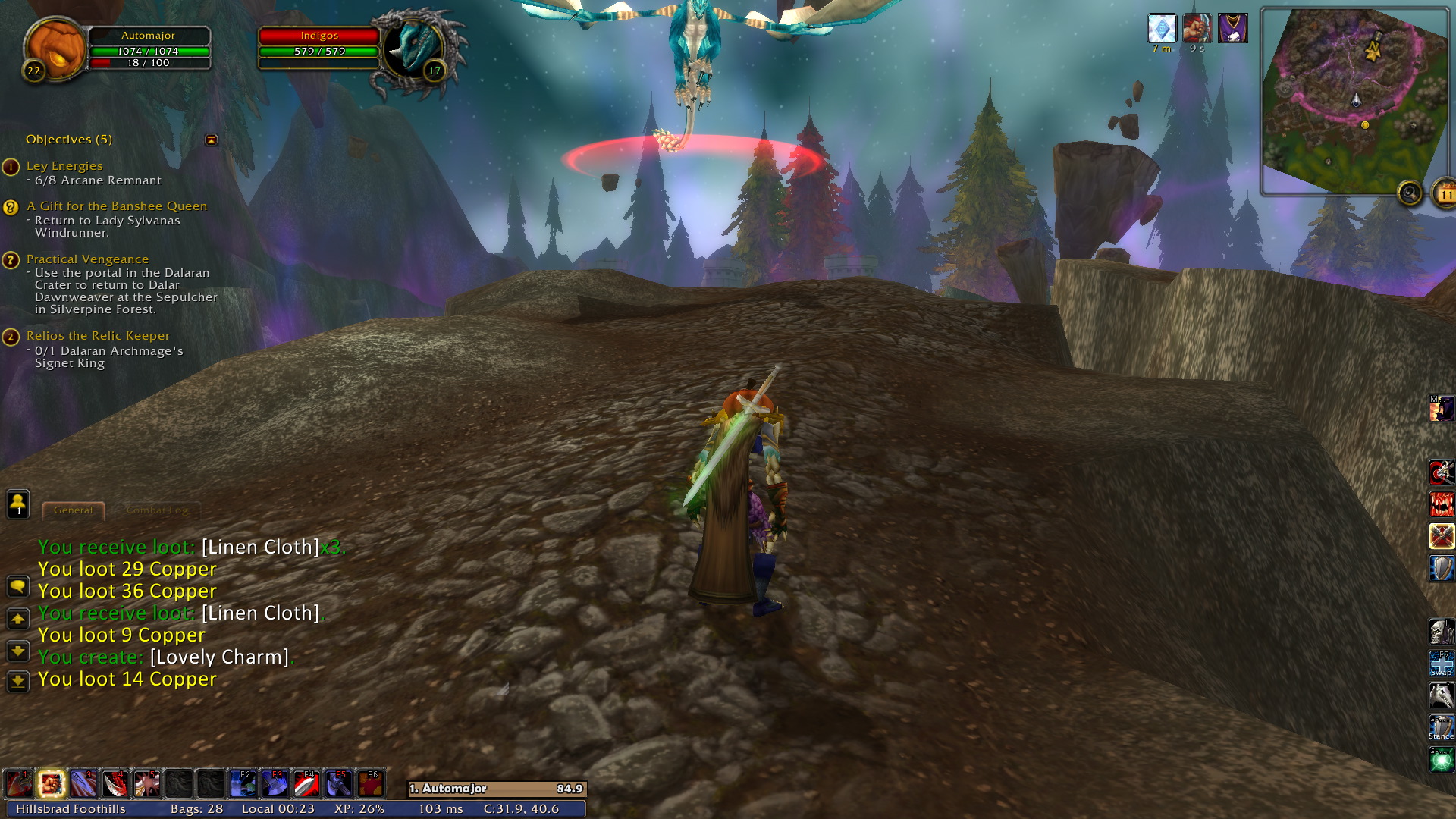Select the Ley Energies quest entry
1456x819 pixels.
(x=64, y=166)
